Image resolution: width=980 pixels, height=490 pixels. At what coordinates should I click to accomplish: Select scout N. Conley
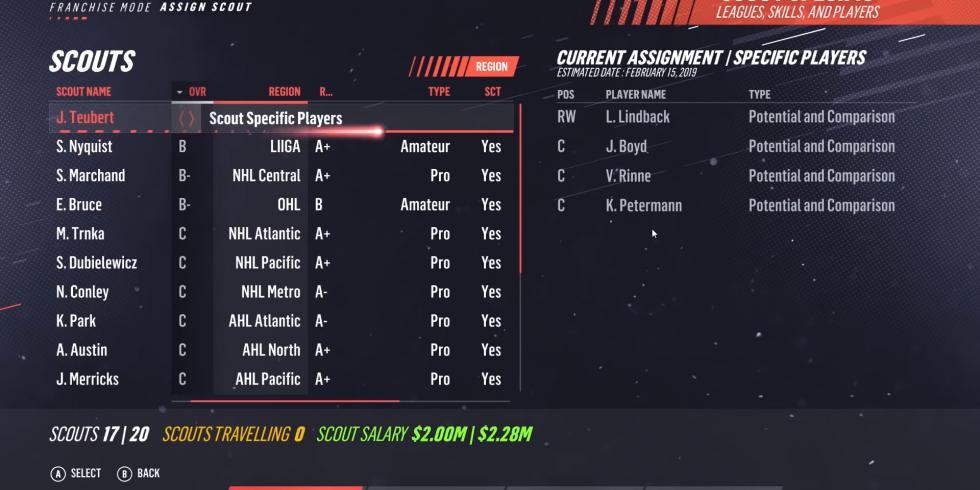[x=83, y=292]
